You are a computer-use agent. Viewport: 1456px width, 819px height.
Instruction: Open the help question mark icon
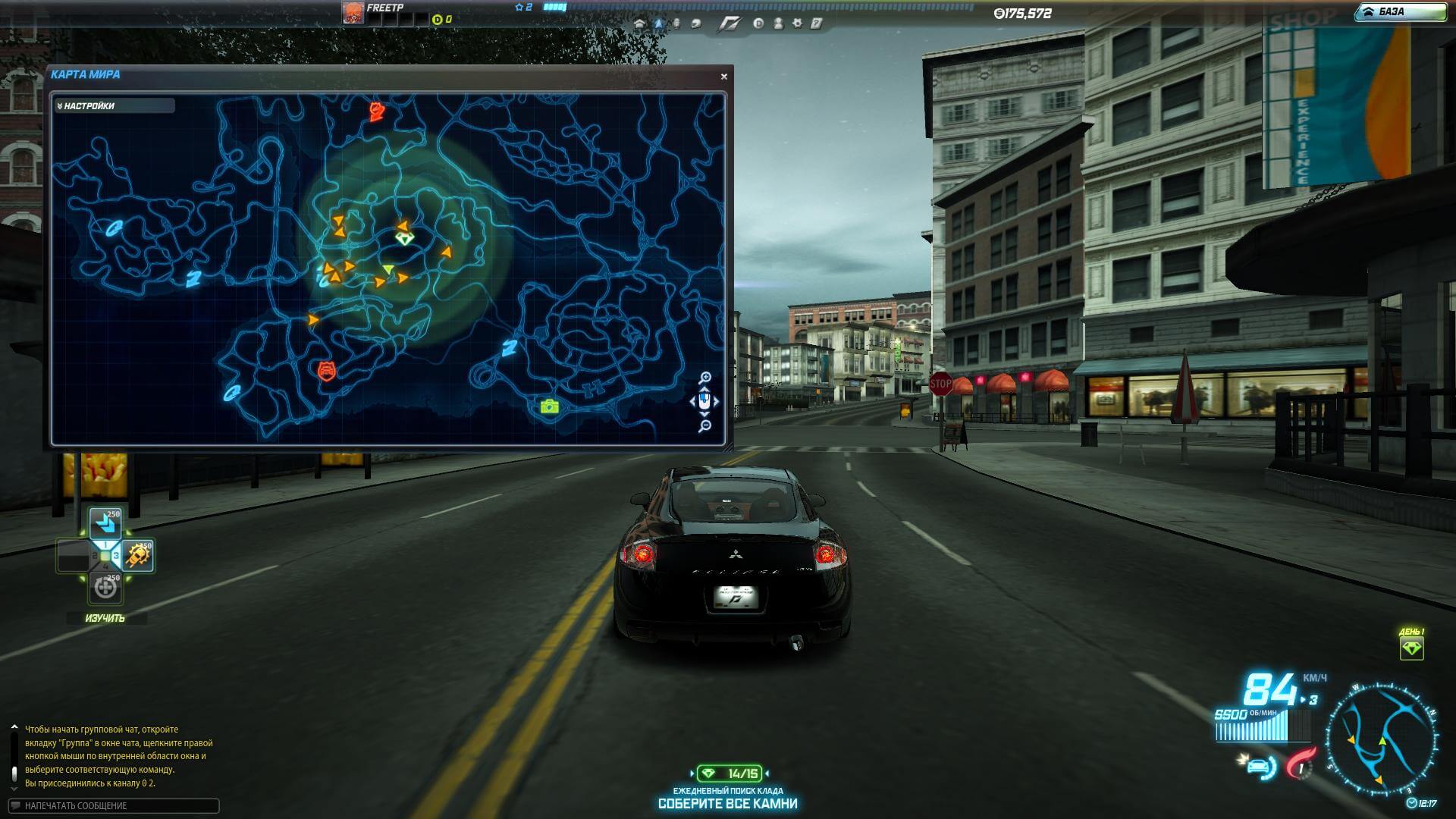click(x=817, y=24)
